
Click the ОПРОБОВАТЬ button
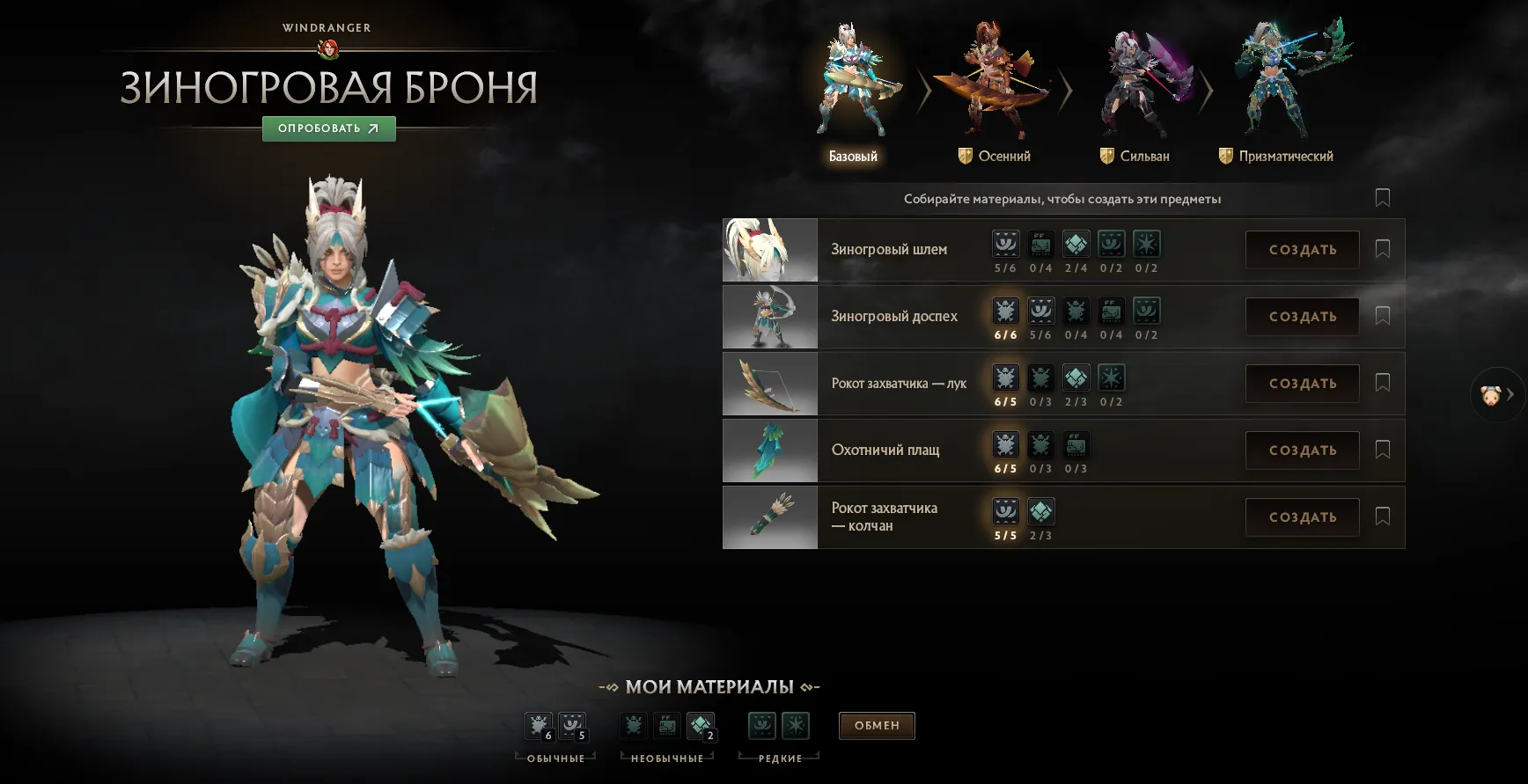click(328, 128)
